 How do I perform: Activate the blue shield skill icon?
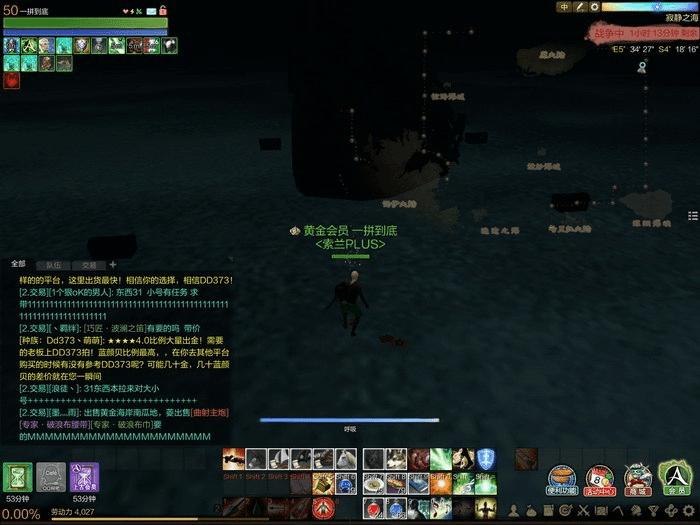[486, 459]
